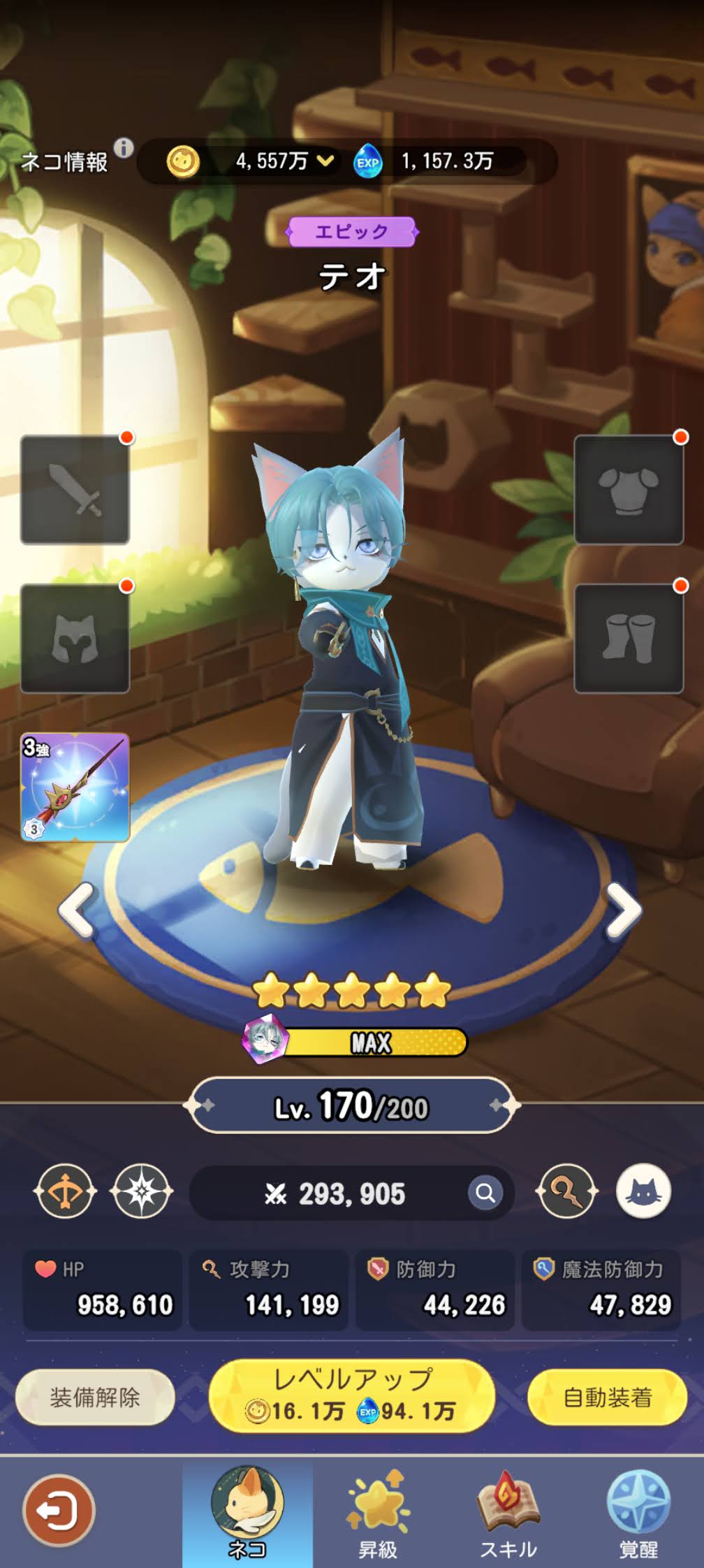This screenshot has width=704, height=1568.
Task: Select the empty boots equipment slot
Action: point(629,639)
